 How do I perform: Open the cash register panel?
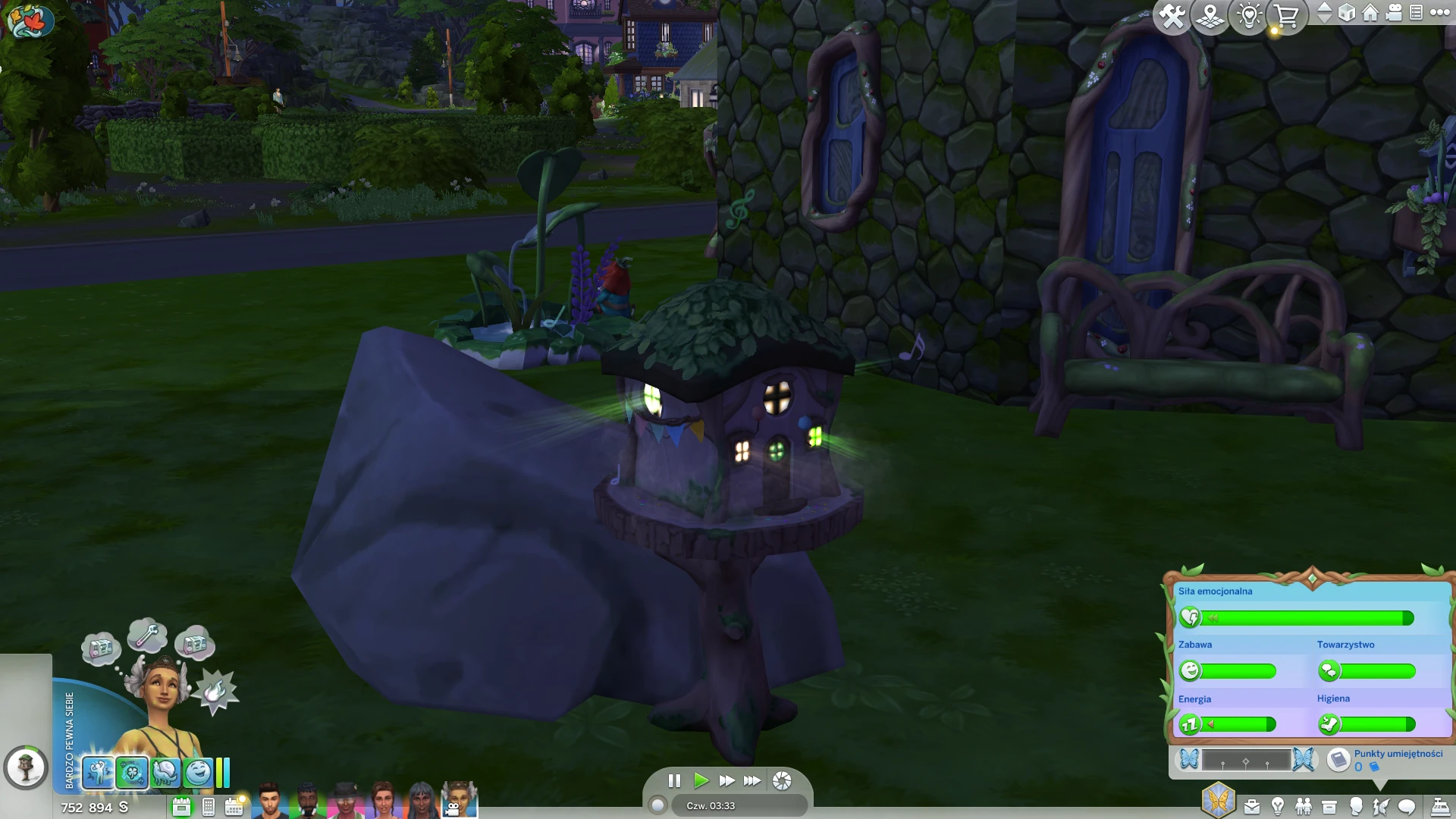1440,806
